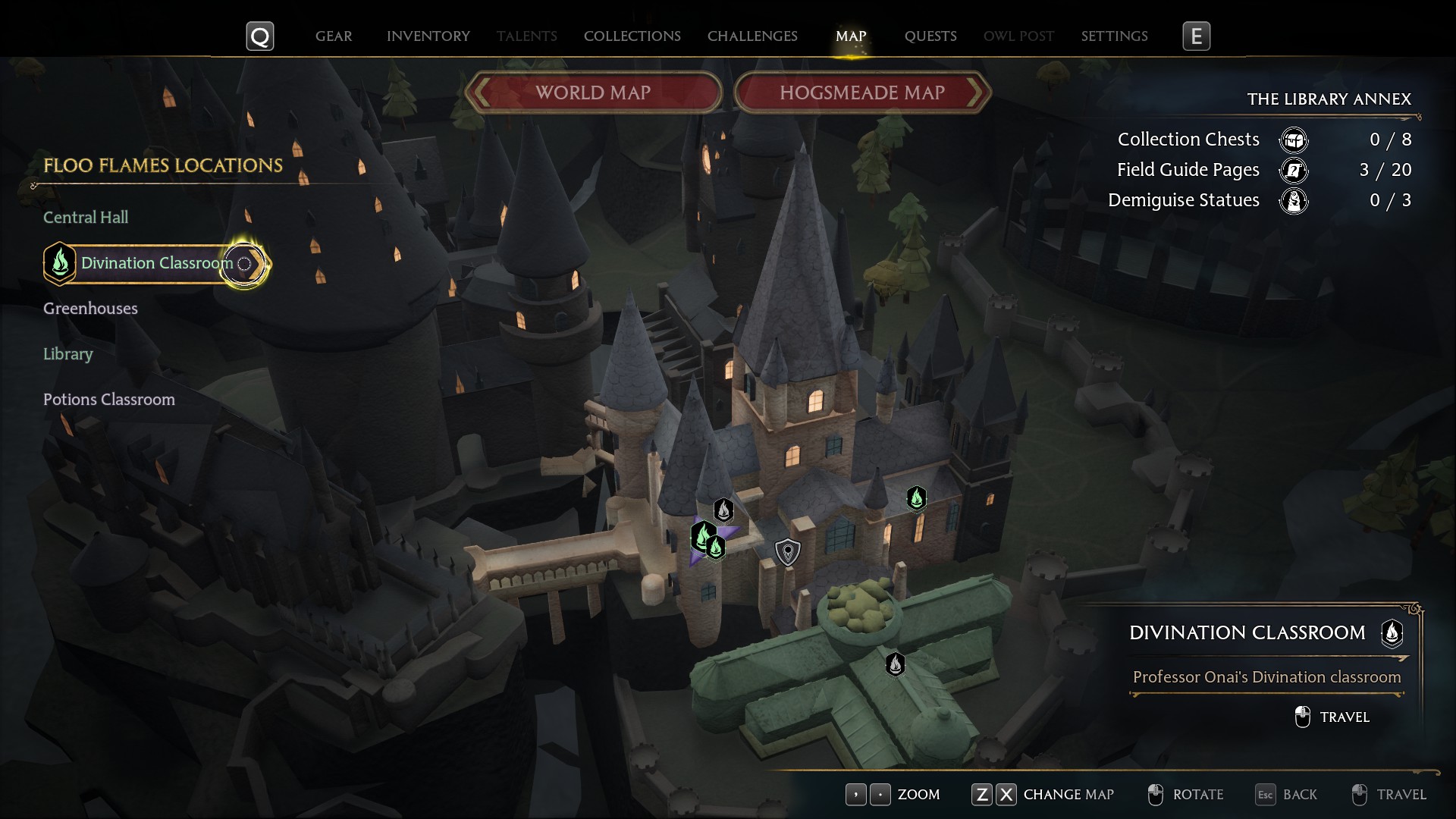This screenshot has width=1456, height=819.
Task: Switch to the World Map
Action: point(593,93)
